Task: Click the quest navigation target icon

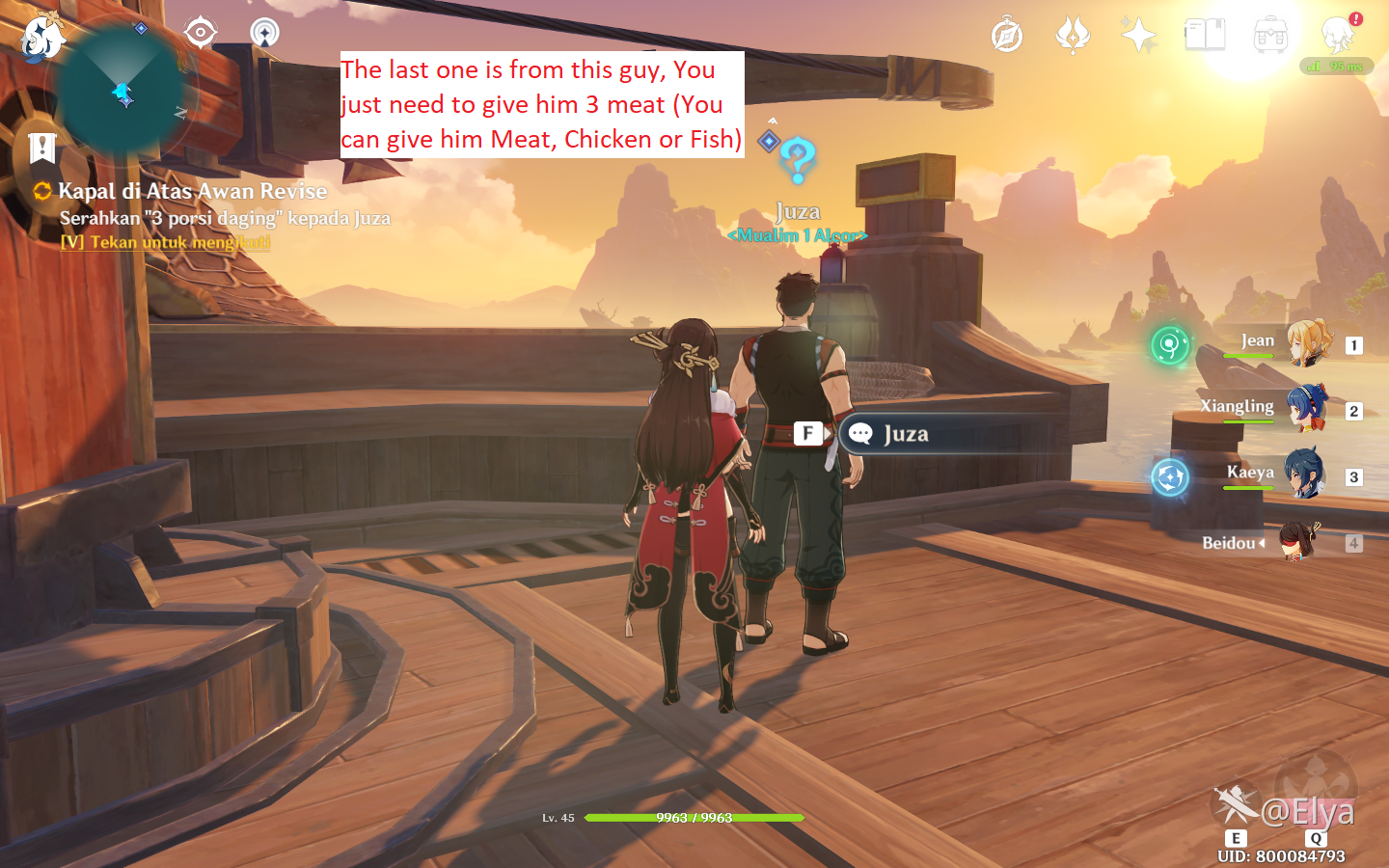Action: click(x=200, y=33)
